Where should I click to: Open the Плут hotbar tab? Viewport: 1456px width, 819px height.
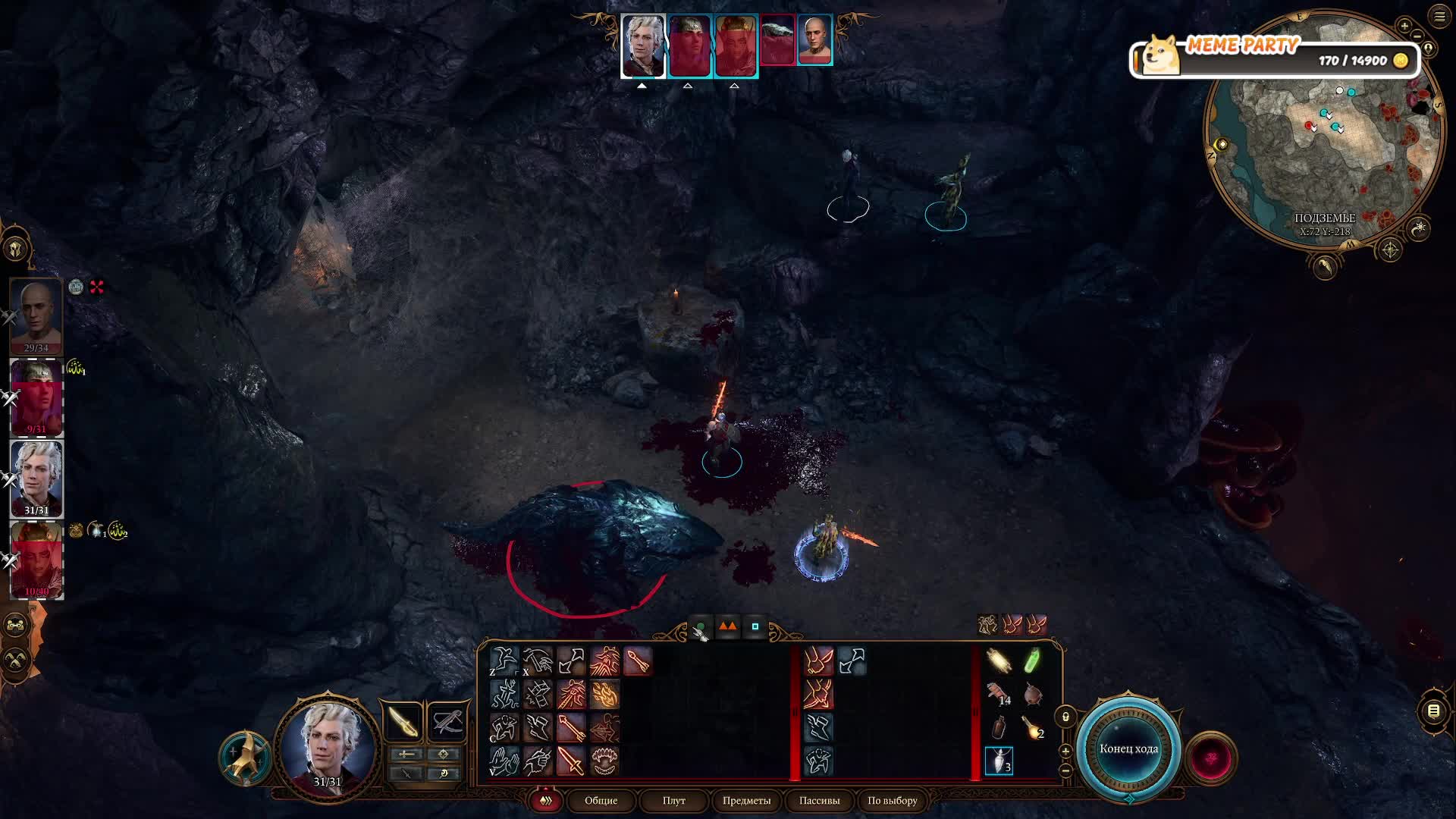point(673,800)
